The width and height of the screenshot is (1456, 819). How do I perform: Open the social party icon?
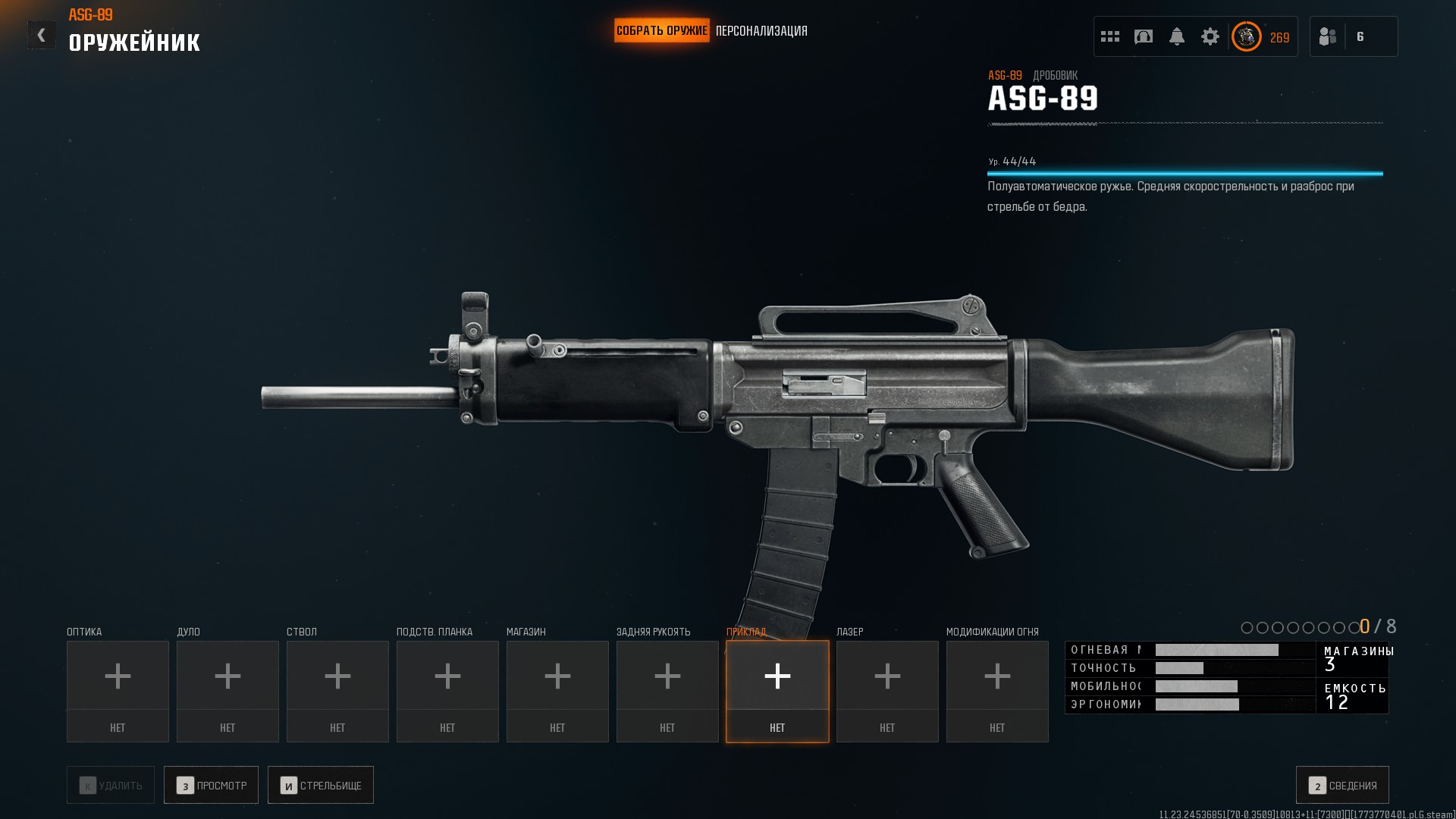point(1328,36)
